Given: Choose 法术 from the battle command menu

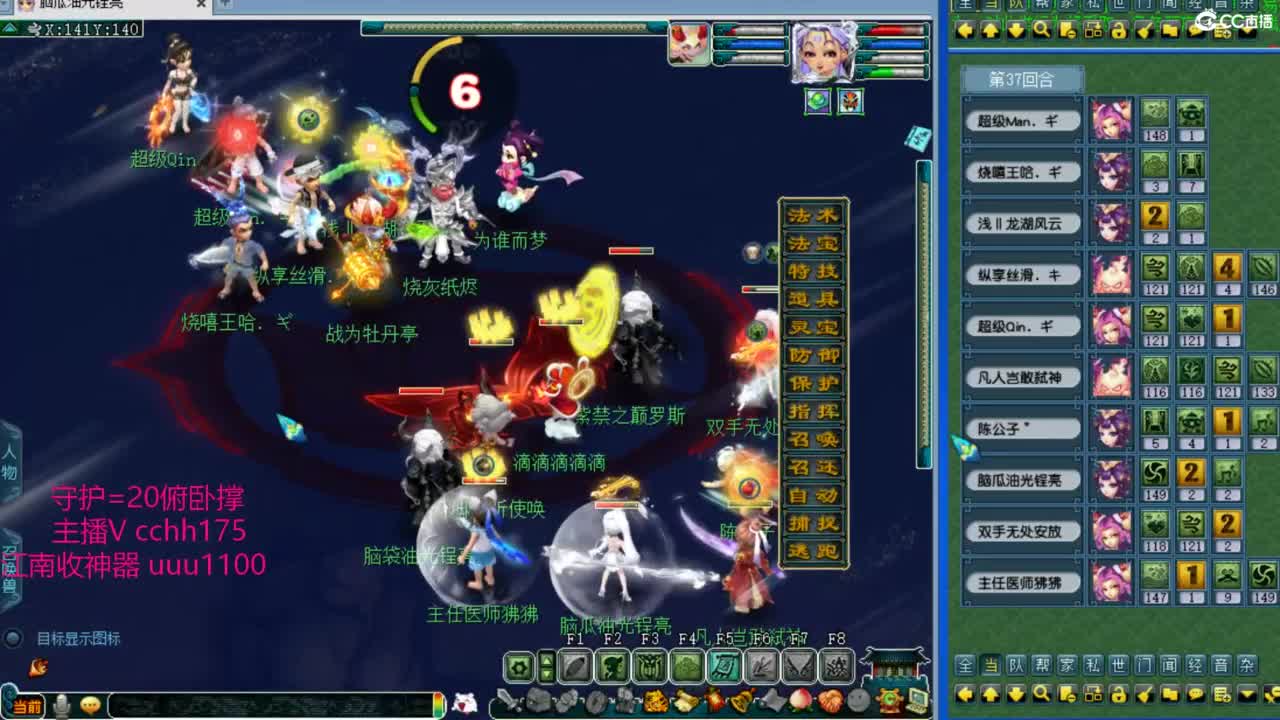Looking at the screenshot, I should pos(812,218).
